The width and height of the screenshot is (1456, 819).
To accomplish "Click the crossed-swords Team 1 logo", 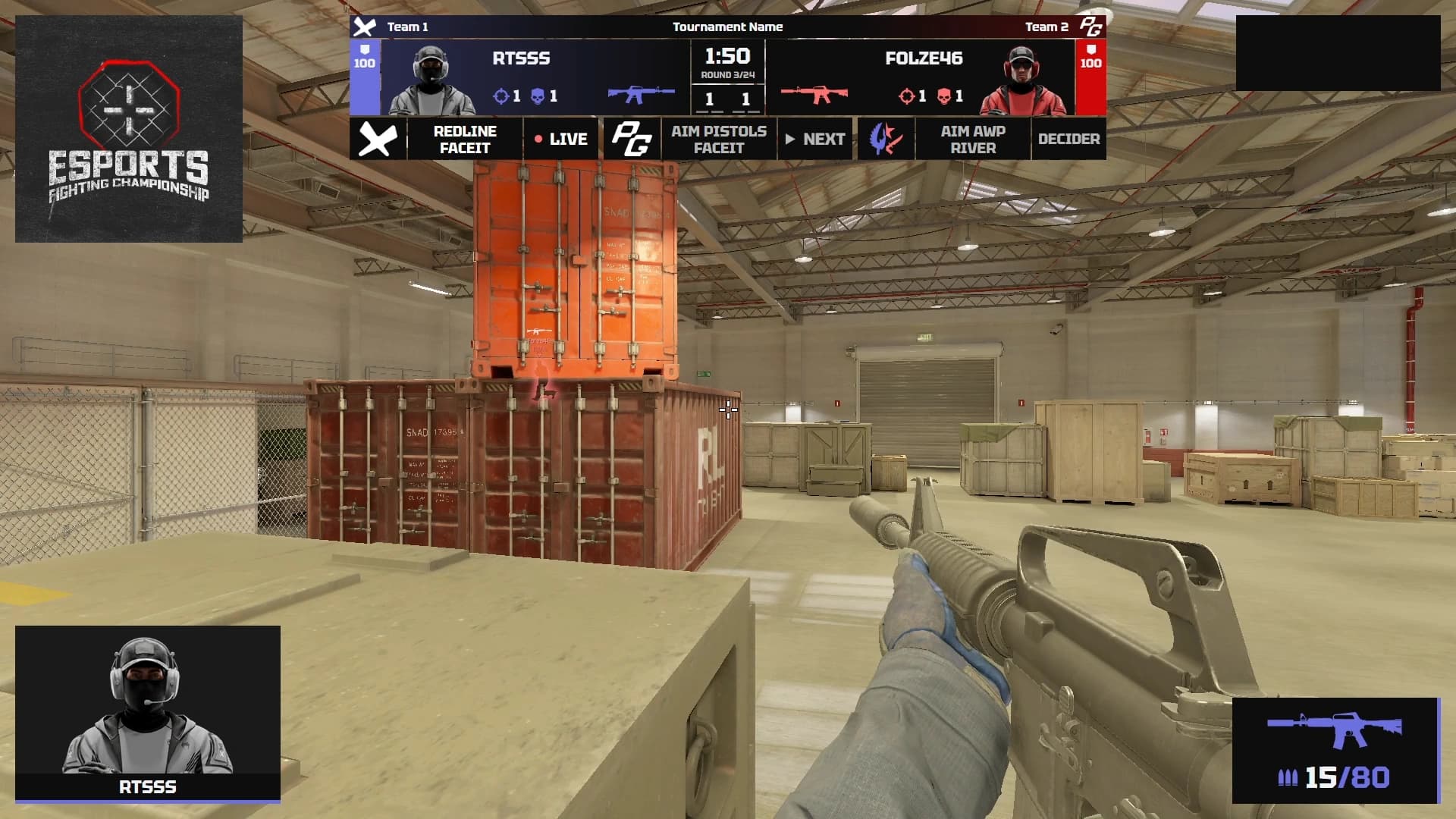I will point(365,27).
